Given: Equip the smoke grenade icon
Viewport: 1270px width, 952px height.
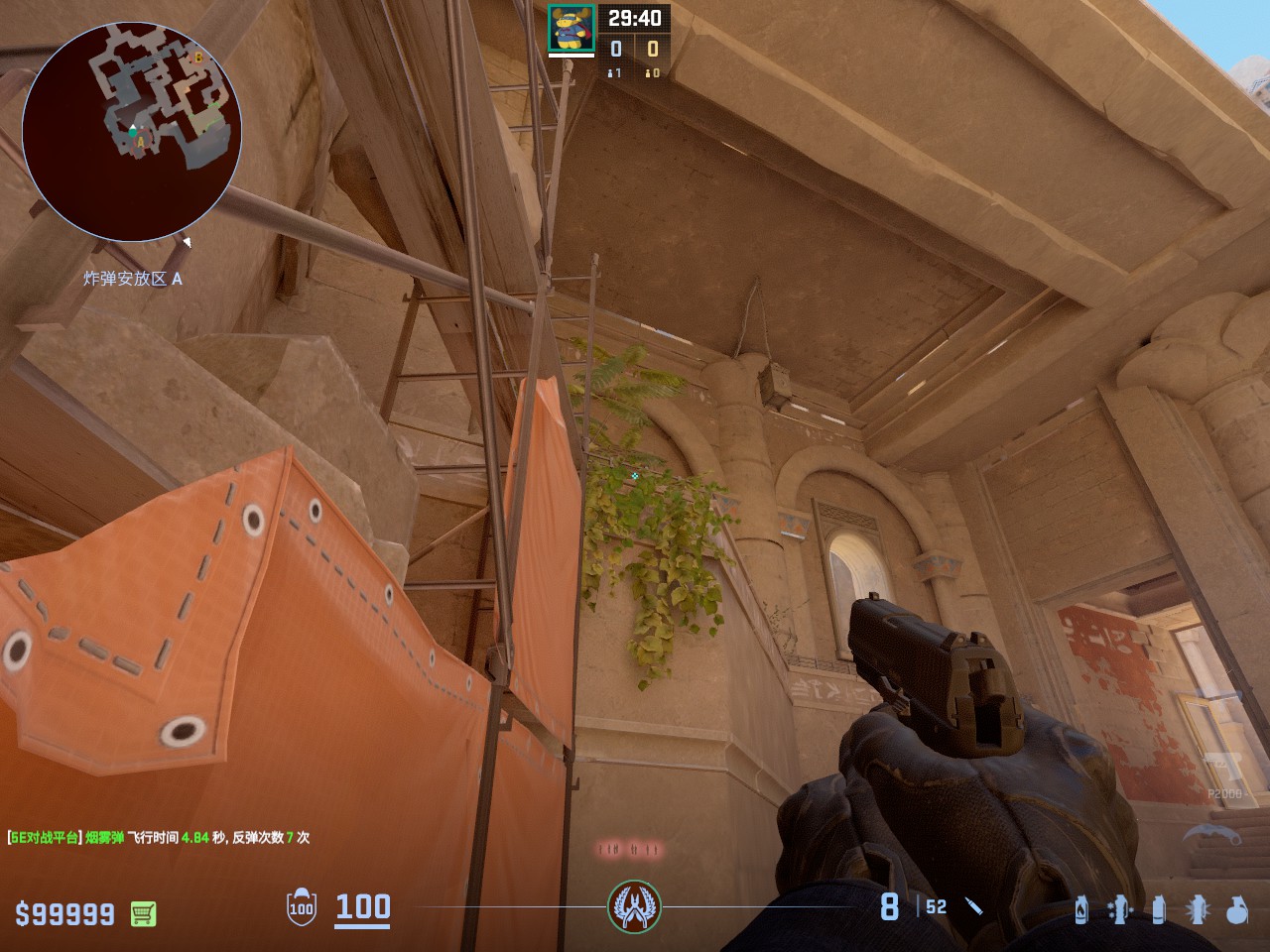Looking at the screenshot, I should 1158,908.
